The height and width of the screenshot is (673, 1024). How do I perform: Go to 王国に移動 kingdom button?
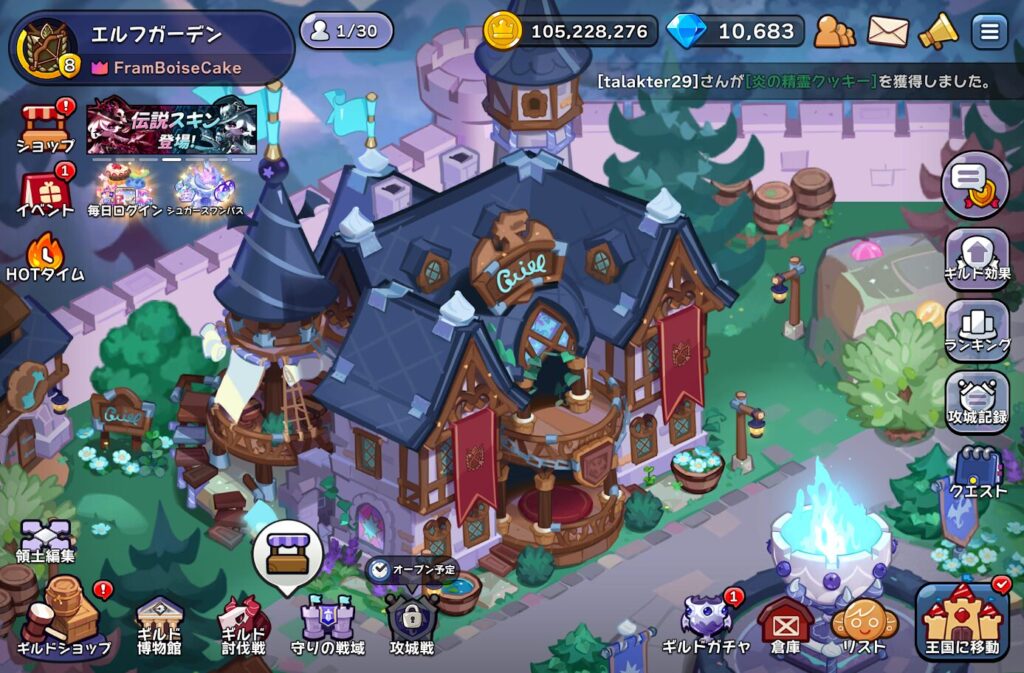(963, 622)
